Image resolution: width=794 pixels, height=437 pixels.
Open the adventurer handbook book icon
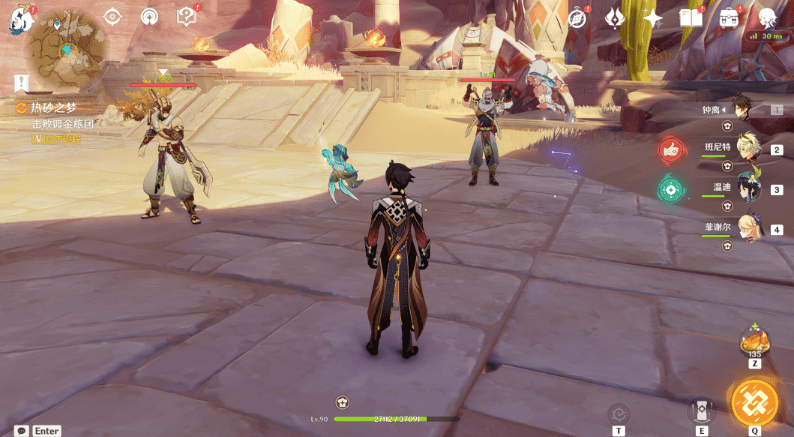point(690,17)
